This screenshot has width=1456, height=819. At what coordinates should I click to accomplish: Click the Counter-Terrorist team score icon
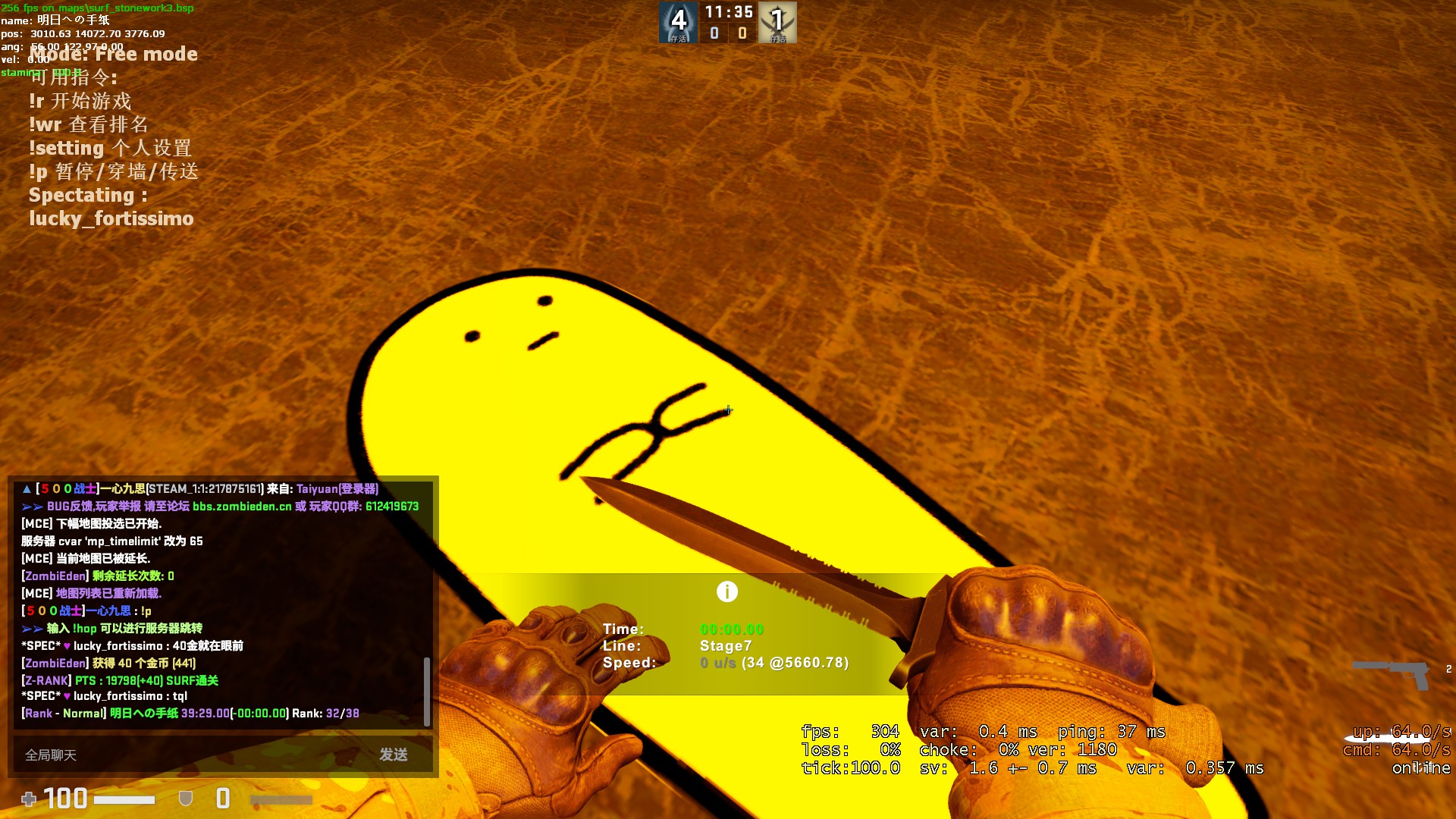tap(678, 22)
